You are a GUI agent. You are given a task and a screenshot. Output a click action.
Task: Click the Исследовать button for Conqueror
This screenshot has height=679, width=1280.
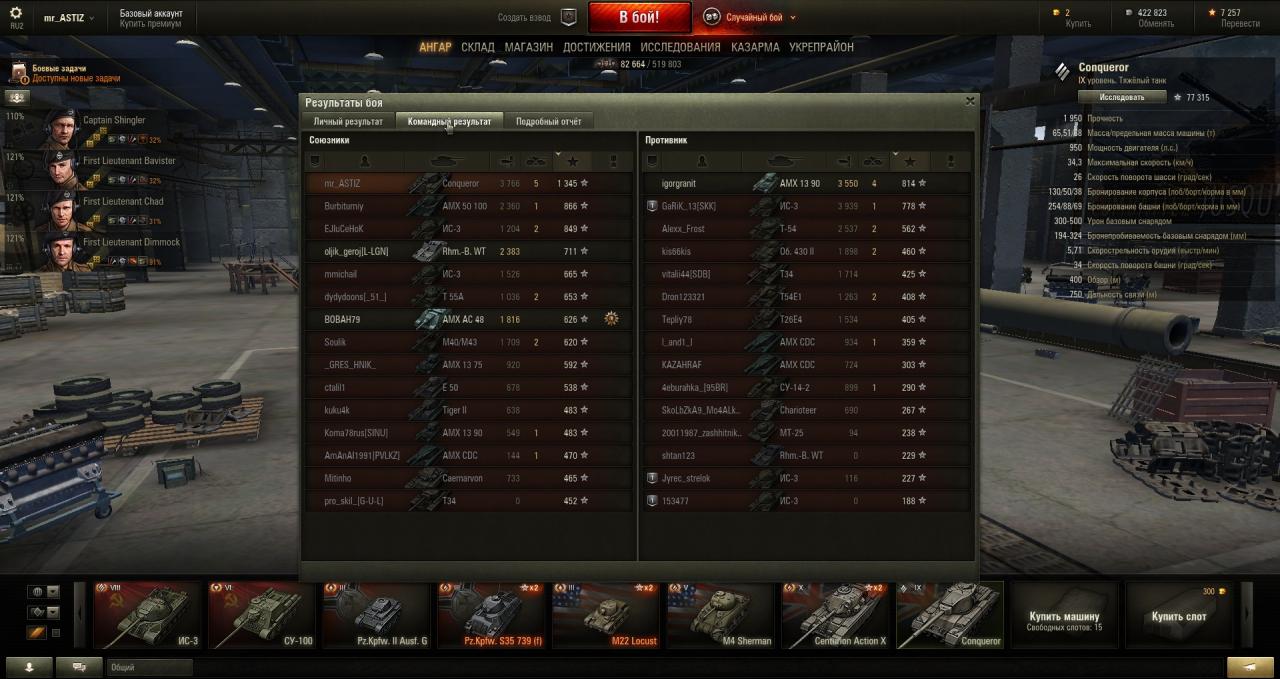[x=1122, y=97]
